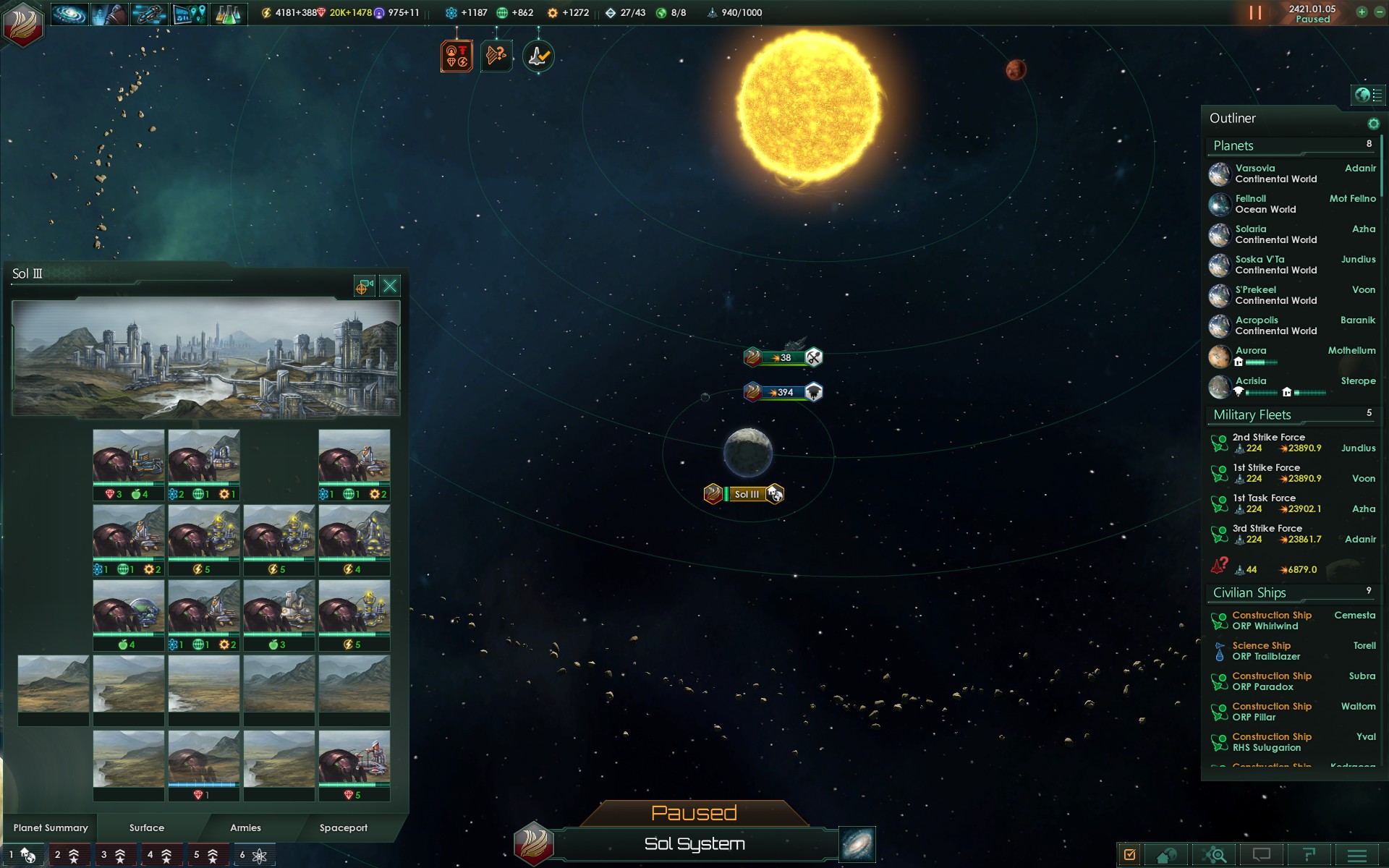Switch to the Surface tab
The height and width of the screenshot is (868, 1389).
[147, 827]
